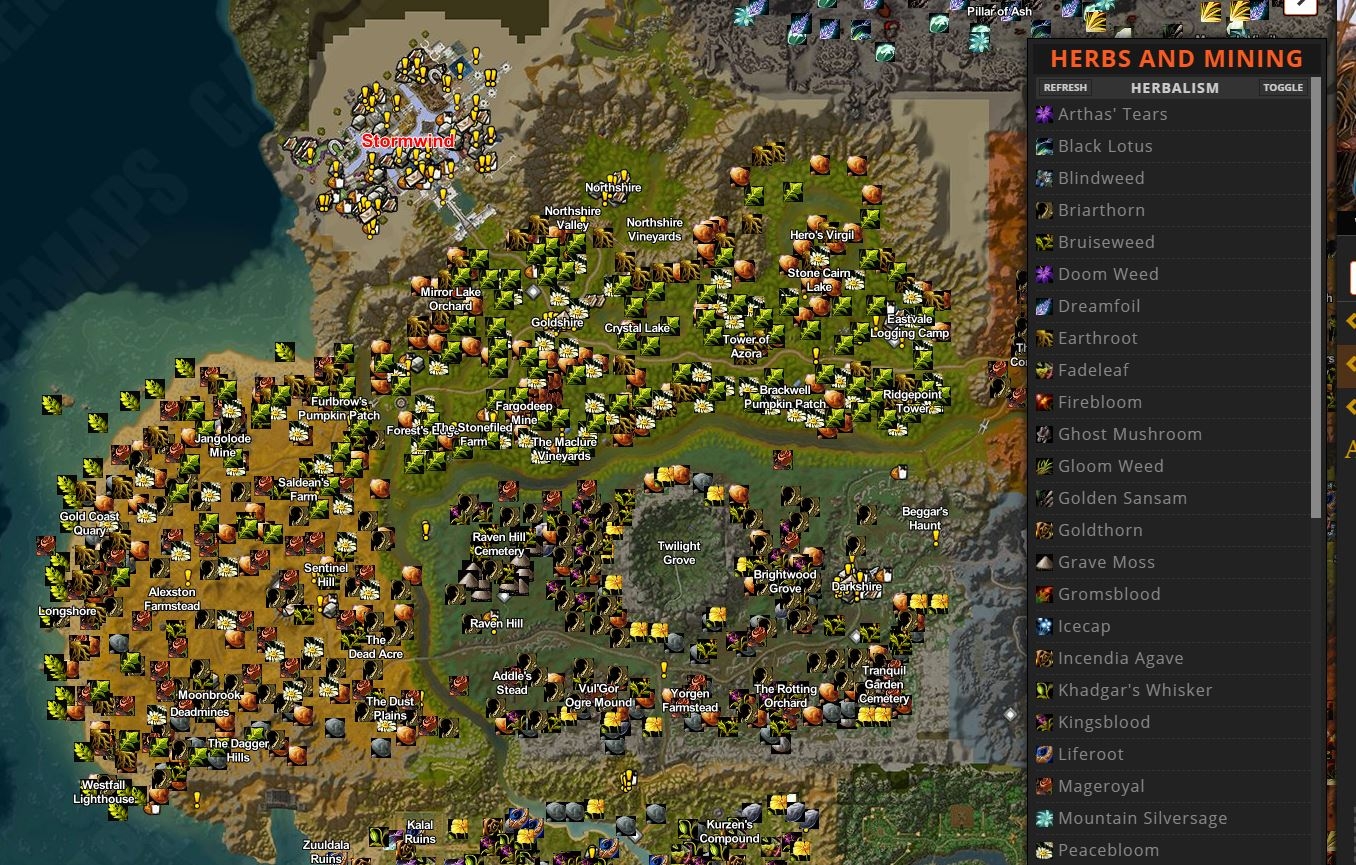
Task: Click the REFRESH button
Action: tap(1065, 87)
